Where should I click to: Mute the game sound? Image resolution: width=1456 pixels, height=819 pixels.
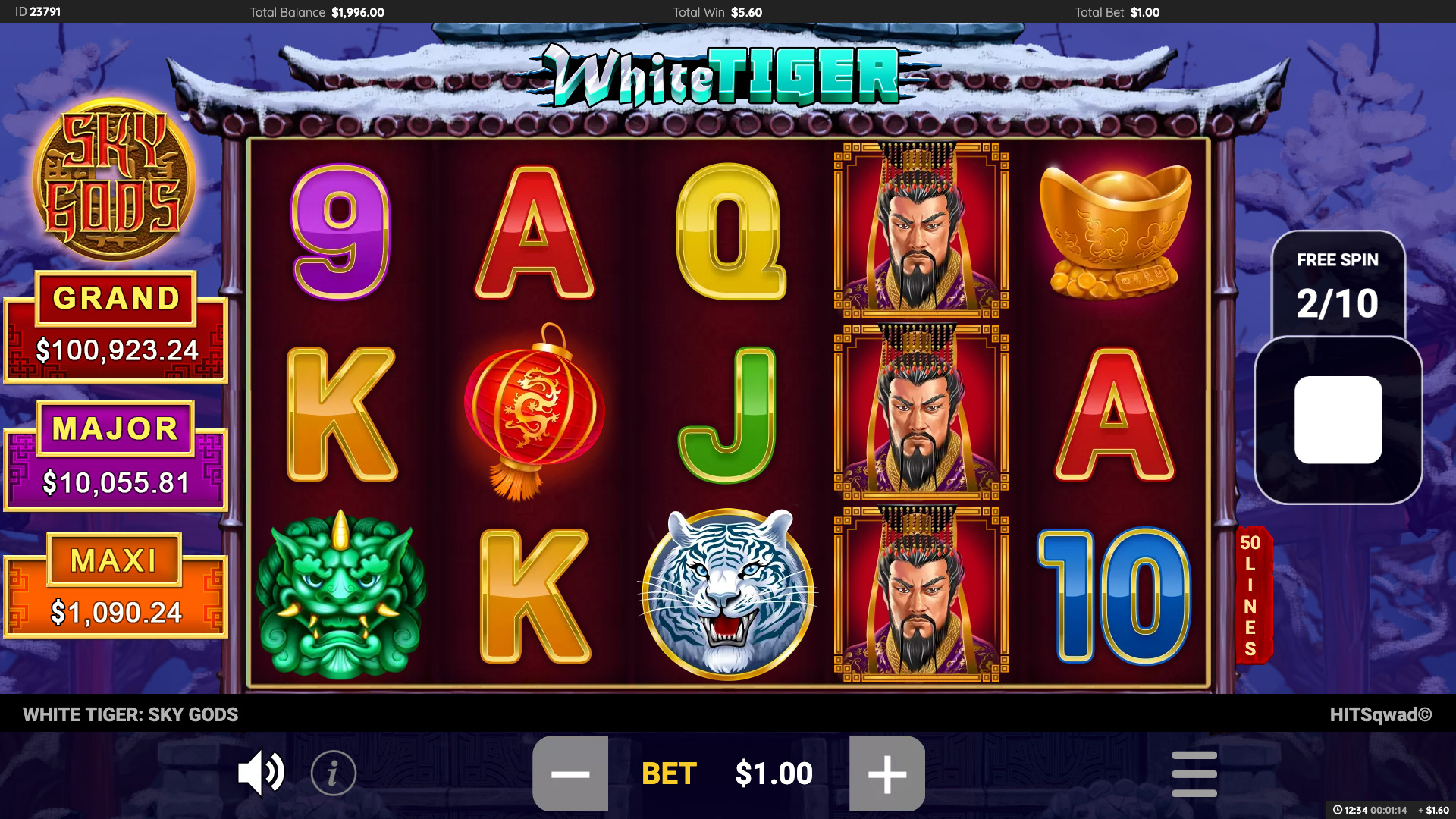(260, 773)
